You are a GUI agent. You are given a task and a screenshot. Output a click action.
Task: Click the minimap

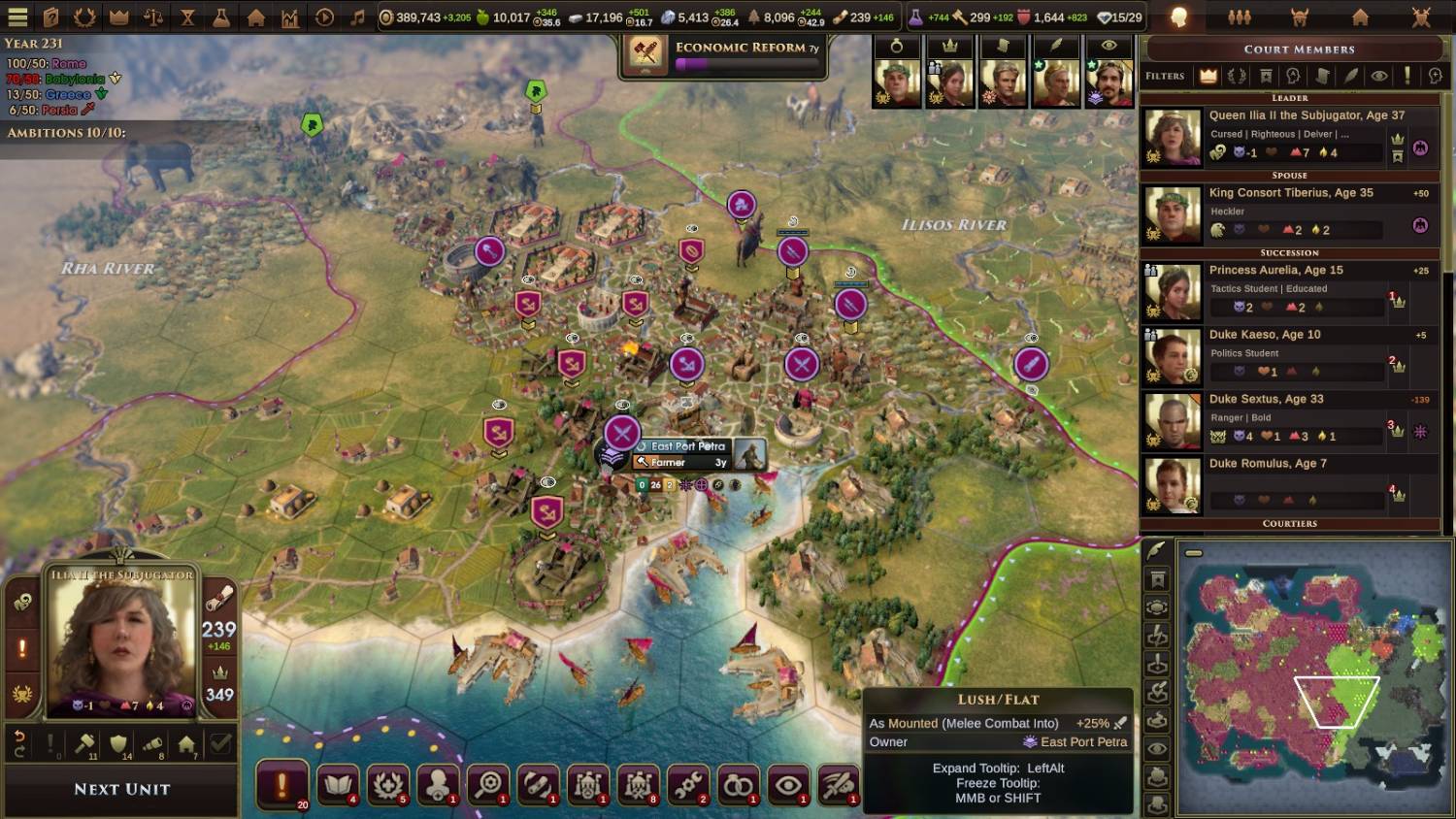coord(1312,677)
